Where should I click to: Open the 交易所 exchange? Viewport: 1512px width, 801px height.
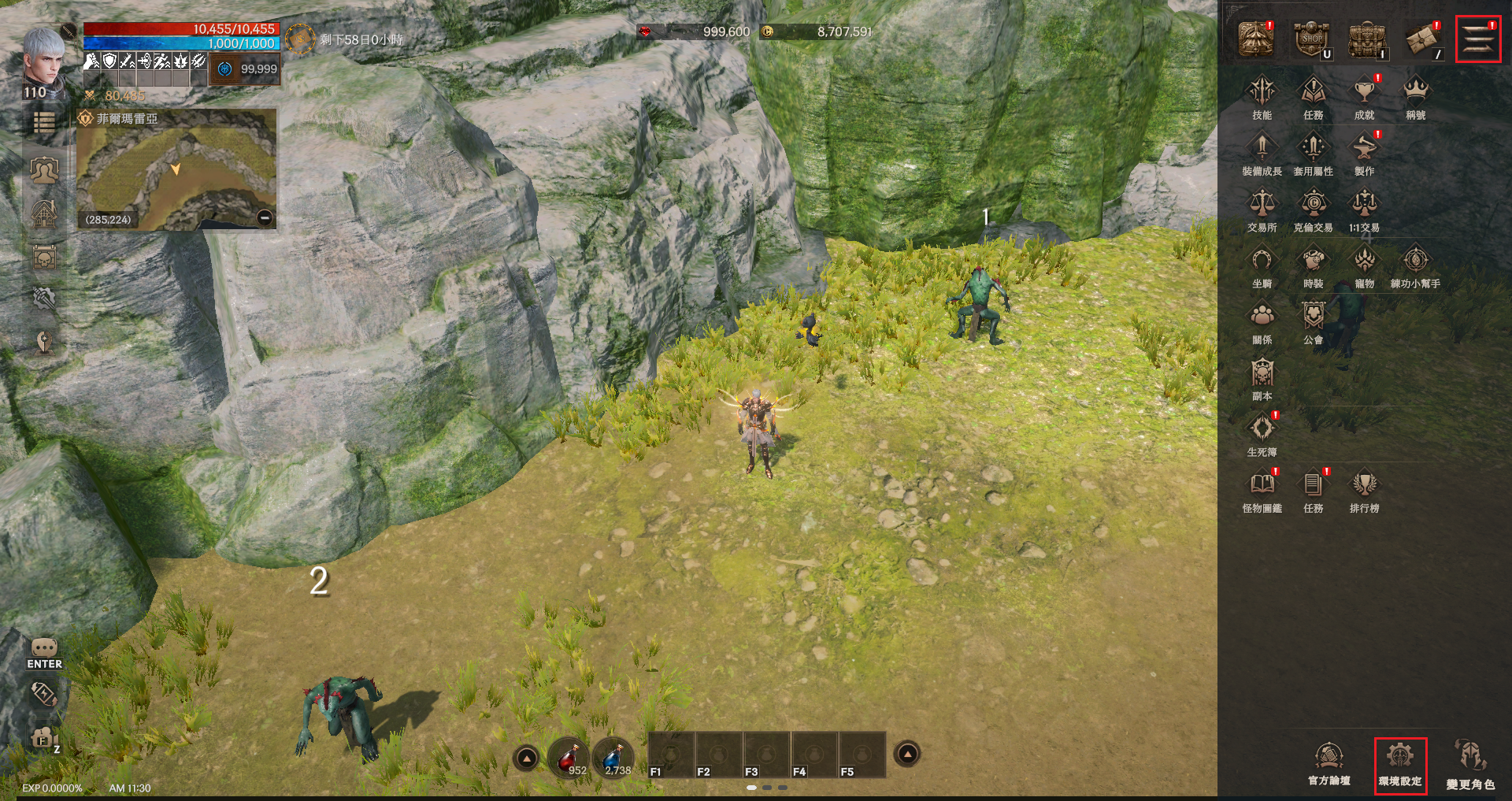click(x=1262, y=210)
